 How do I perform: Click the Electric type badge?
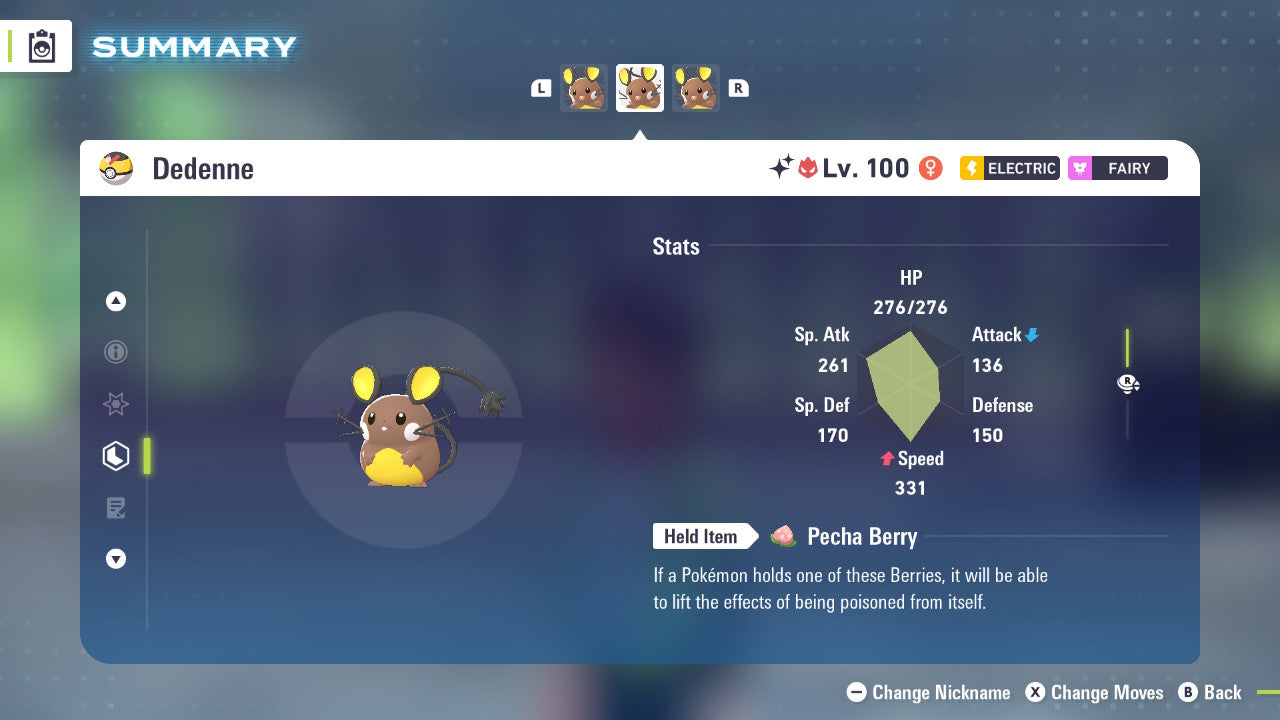tap(1009, 168)
